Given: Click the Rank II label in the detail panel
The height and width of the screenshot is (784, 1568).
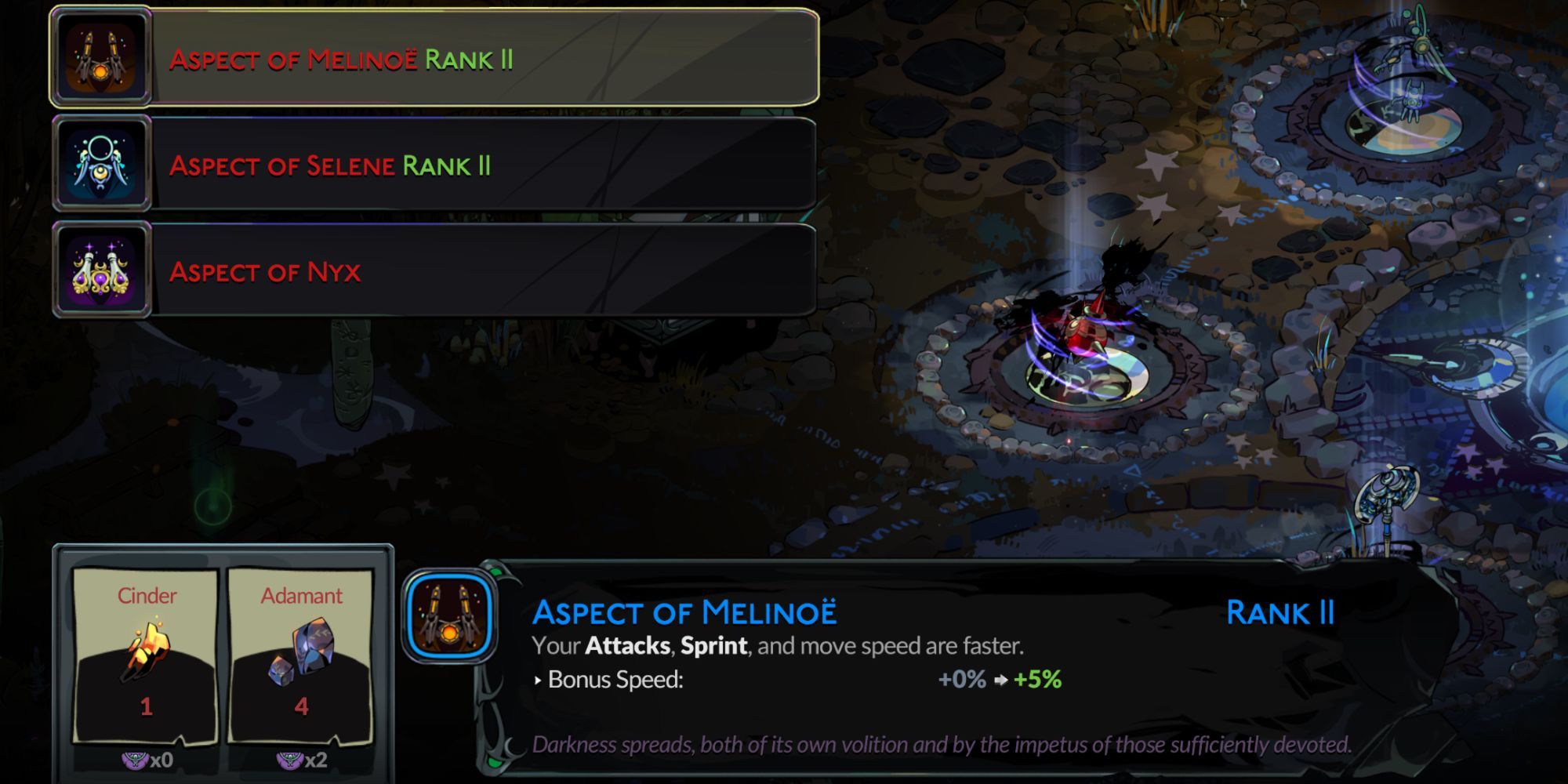Looking at the screenshot, I should 1280,615.
